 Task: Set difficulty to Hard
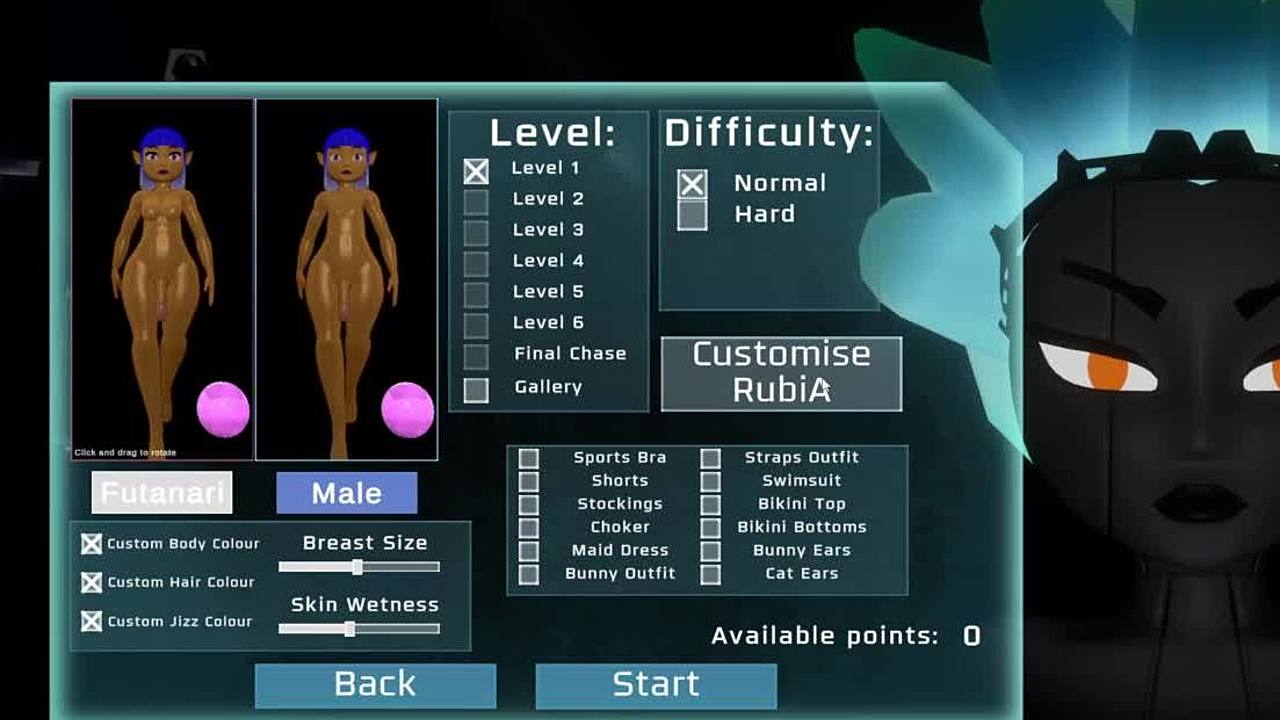(692, 215)
